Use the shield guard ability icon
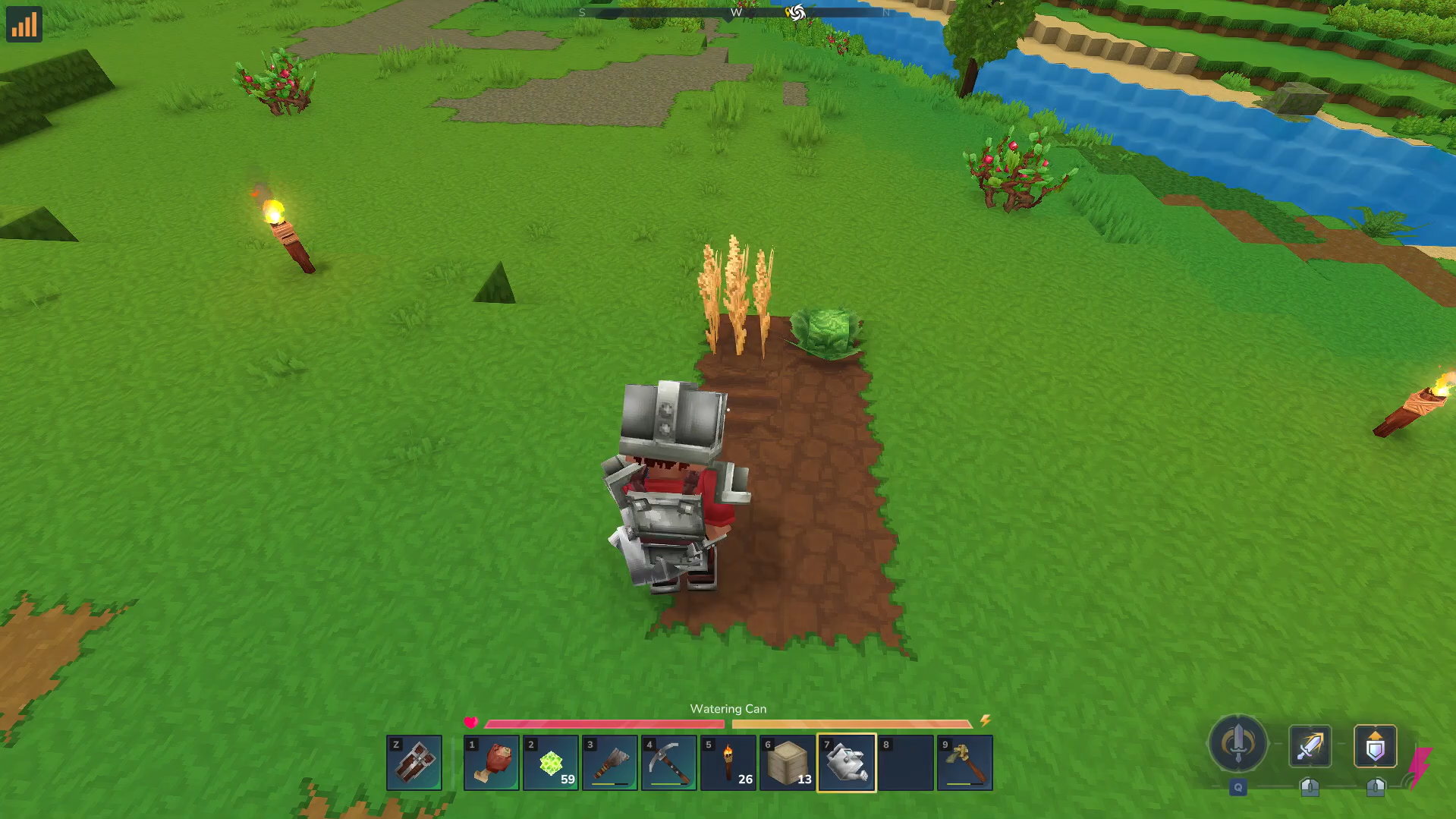Viewport: 1456px width, 819px height. tap(1375, 746)
